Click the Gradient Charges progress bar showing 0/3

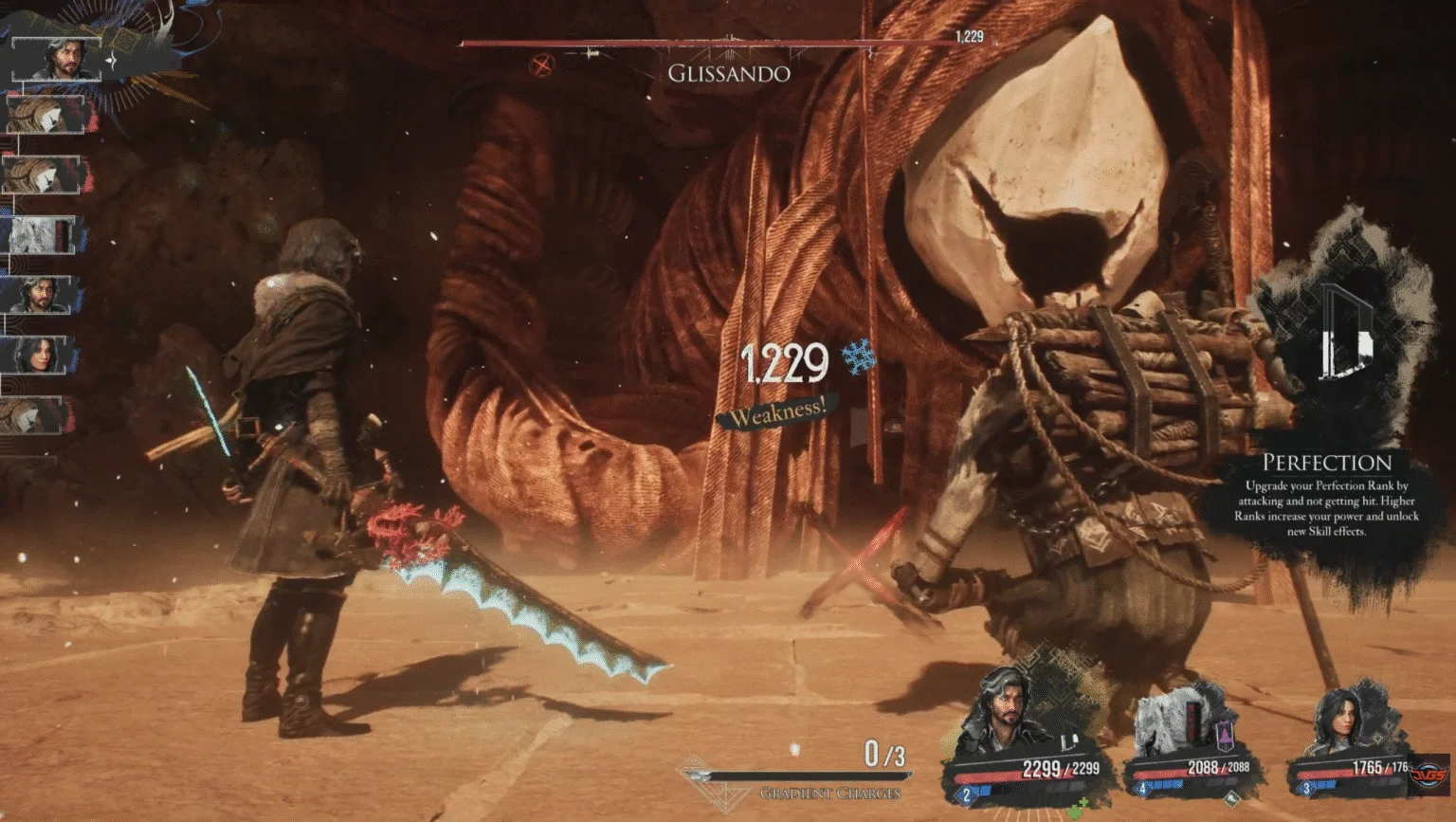796,776
